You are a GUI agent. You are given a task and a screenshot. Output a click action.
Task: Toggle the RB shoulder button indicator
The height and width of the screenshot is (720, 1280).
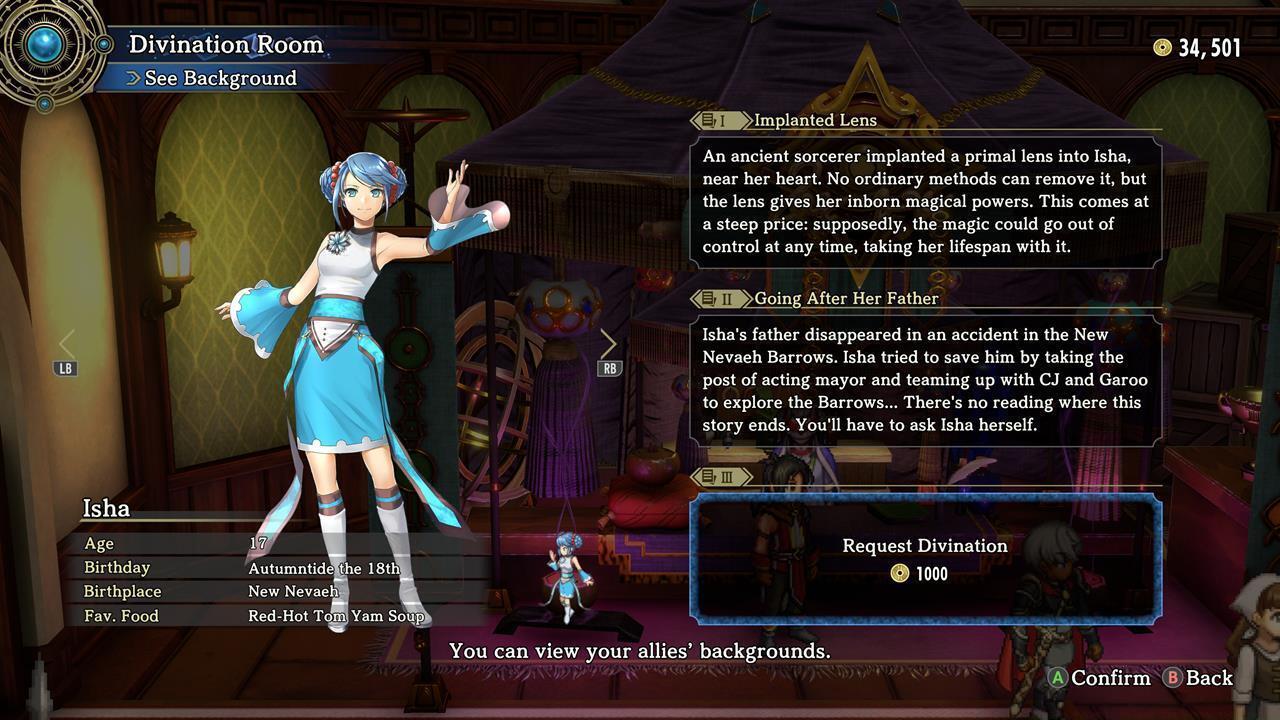point(608,366)
